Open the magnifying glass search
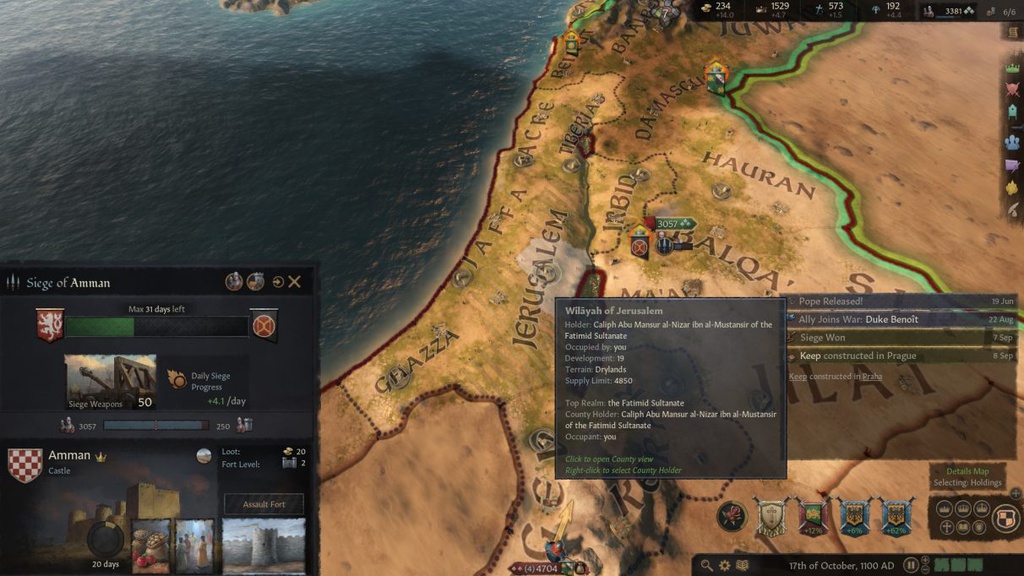 tap(707, 566)
